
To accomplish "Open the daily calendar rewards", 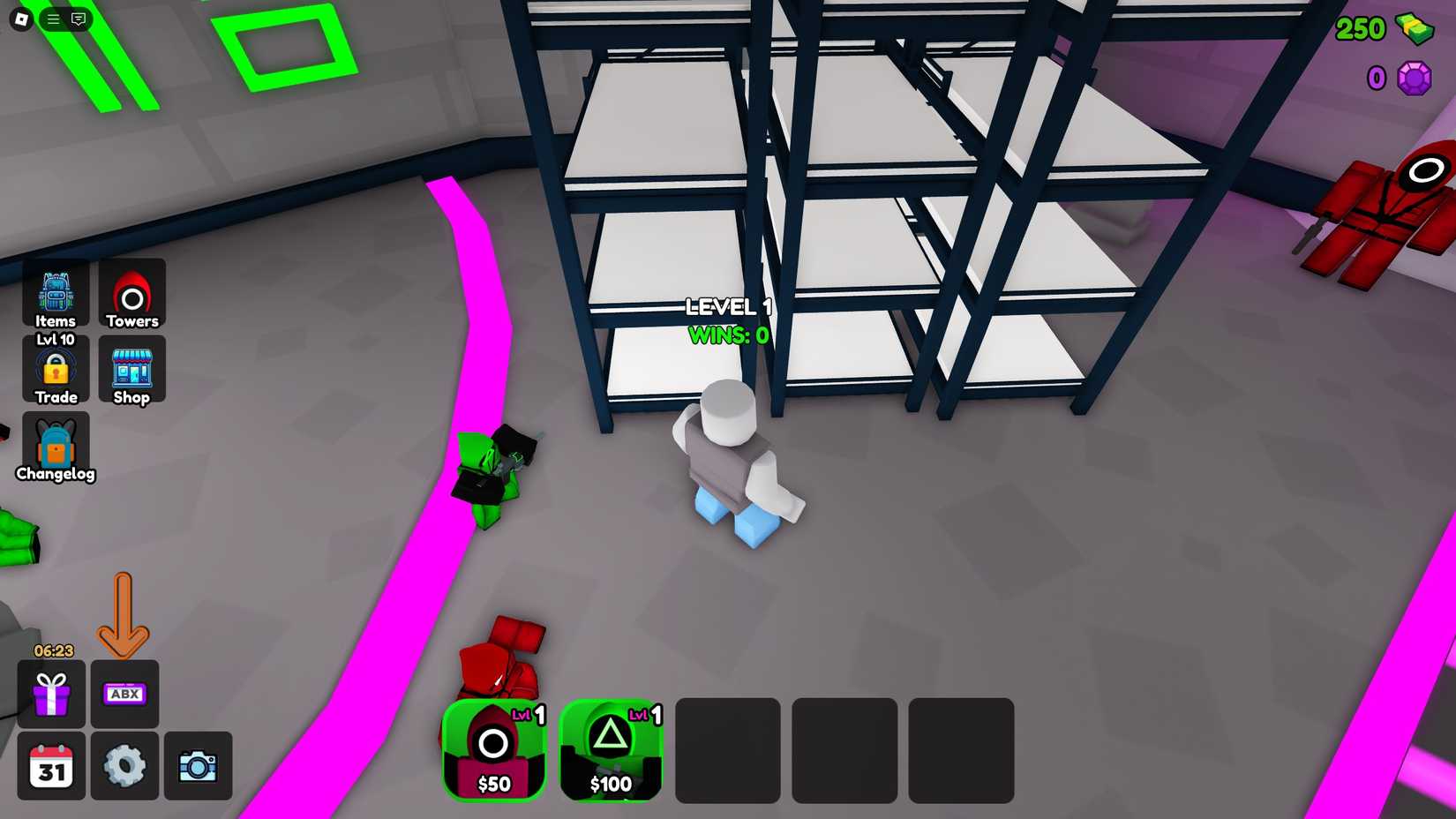I will pyautogui.click(x=51, y=767).
